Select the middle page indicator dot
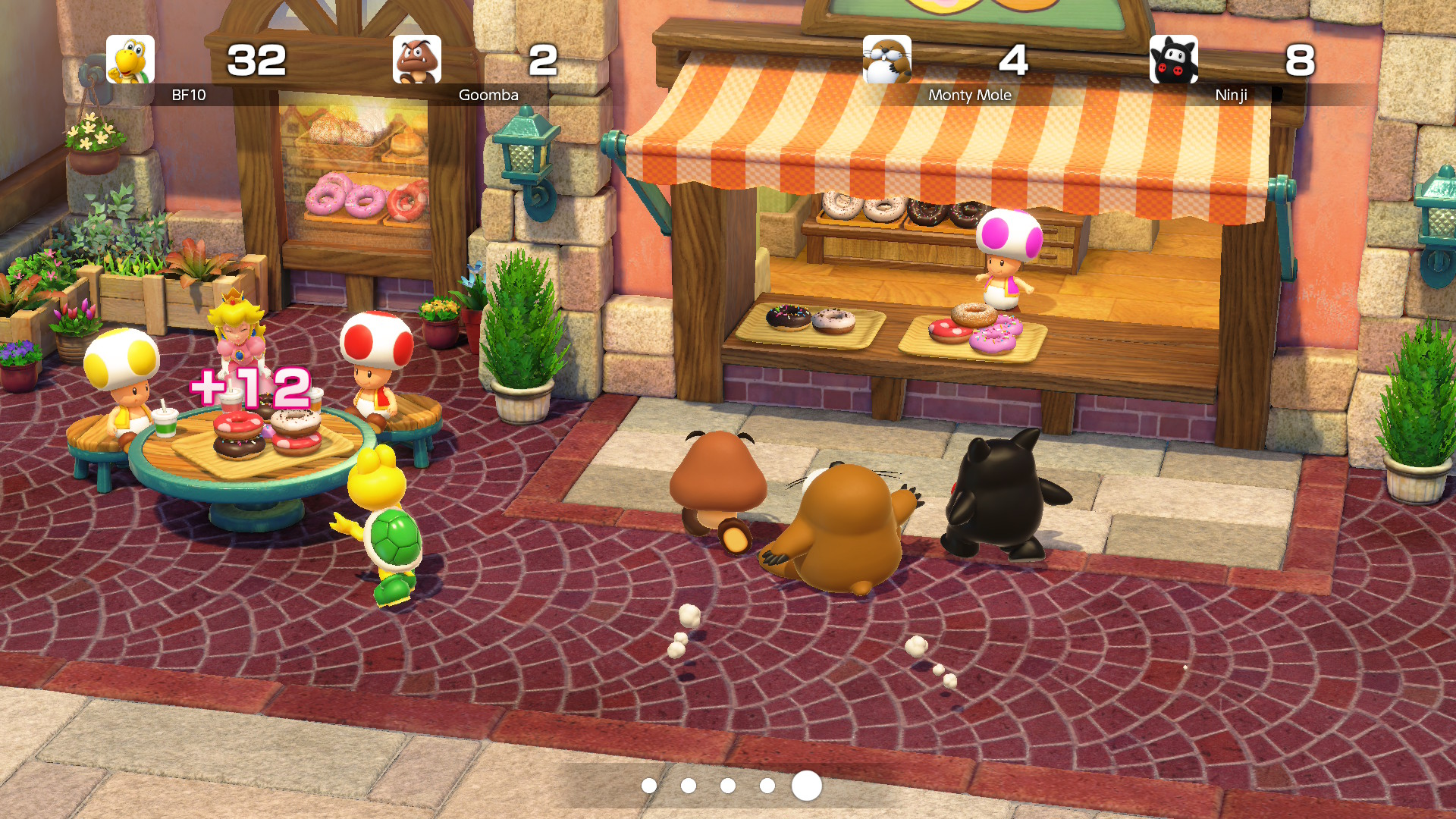The width and height of the screenshot is (1456, 819). [x=728, y=787]
